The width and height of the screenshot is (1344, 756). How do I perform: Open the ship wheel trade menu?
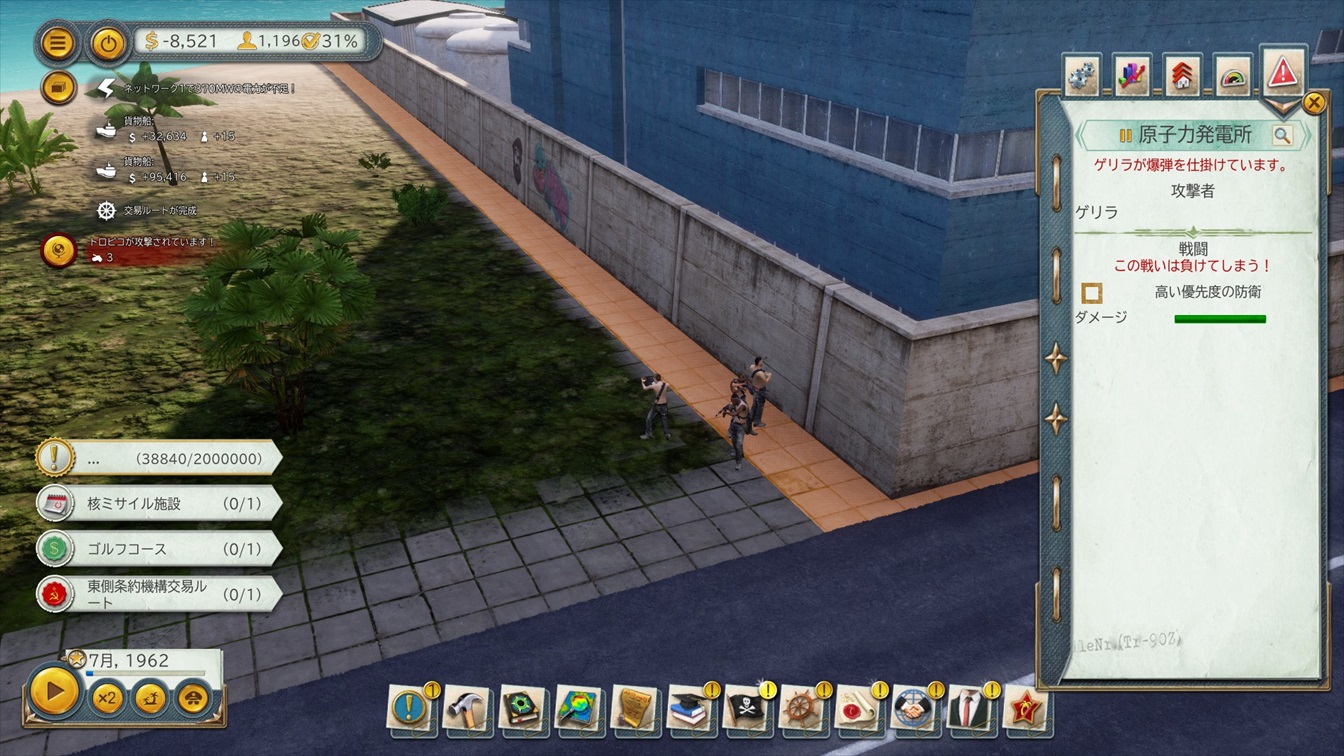pyautogui.click(x=801, y=708)
